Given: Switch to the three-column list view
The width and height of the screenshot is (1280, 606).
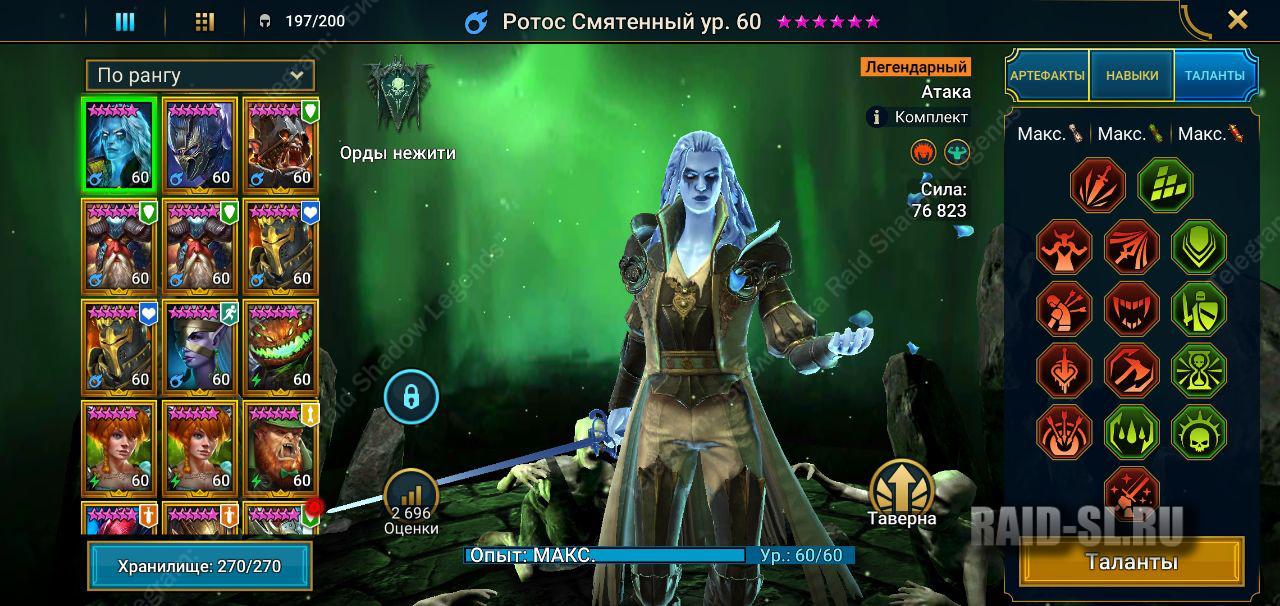Looking at the screenshot, I should (125, 21).
